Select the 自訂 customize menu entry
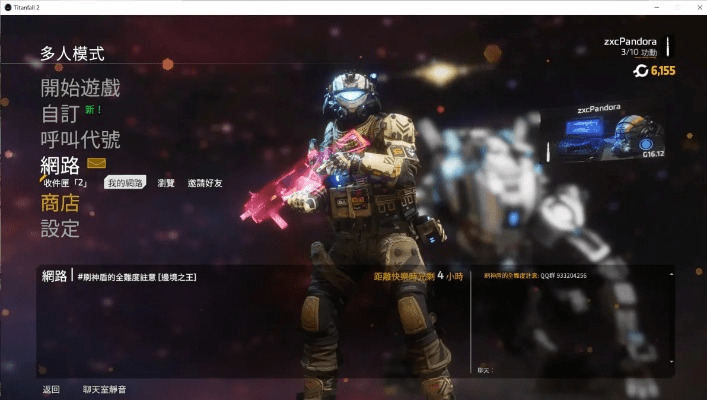Screen dimensions: 707x400 (x=60, y=114)
